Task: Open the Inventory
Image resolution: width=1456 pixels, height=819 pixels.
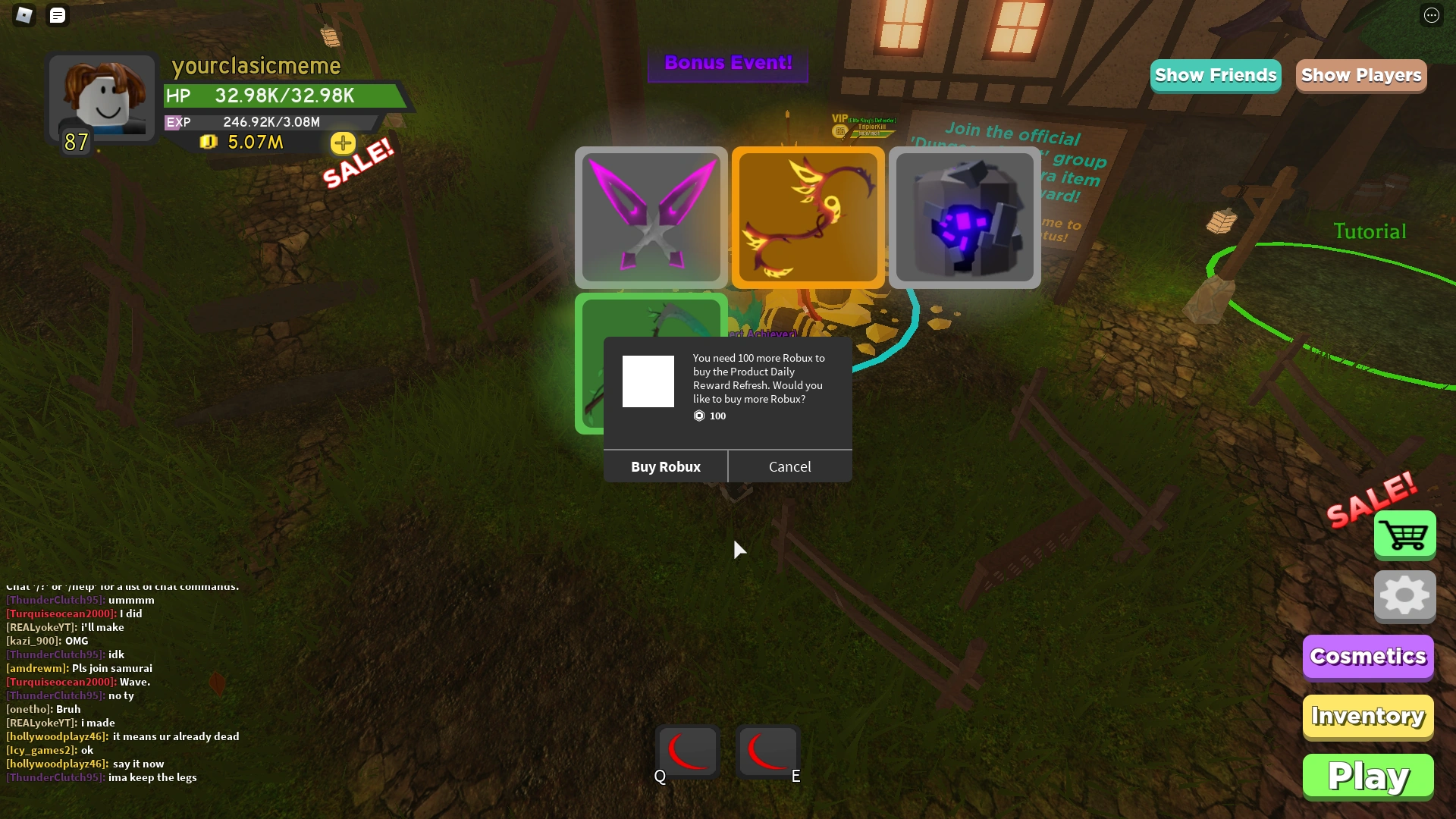Action: pos(1367,716)
